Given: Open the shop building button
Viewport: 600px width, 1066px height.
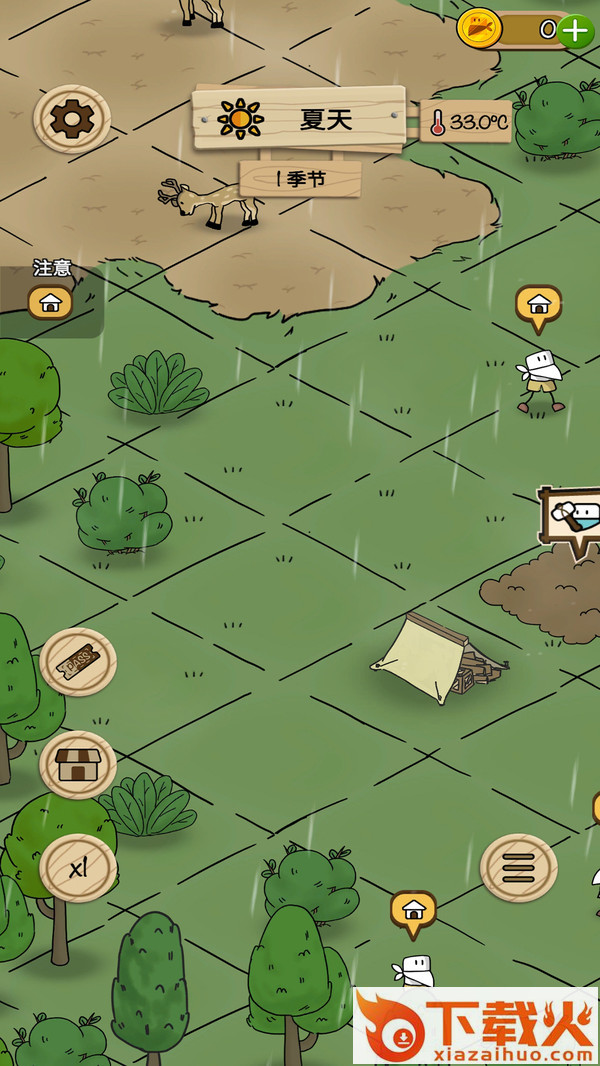Looking at the screenshot, I should tap(78, 765).
